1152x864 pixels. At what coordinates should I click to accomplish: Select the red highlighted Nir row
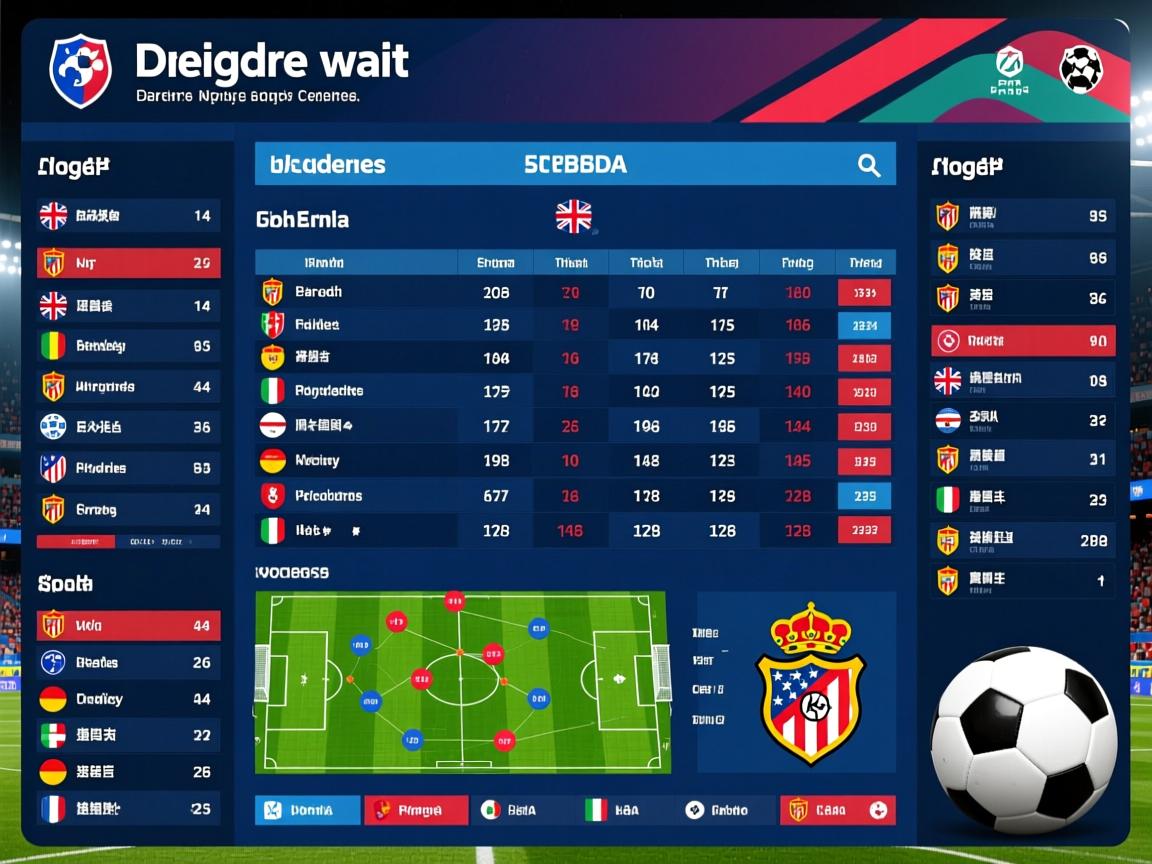(128, 263)
